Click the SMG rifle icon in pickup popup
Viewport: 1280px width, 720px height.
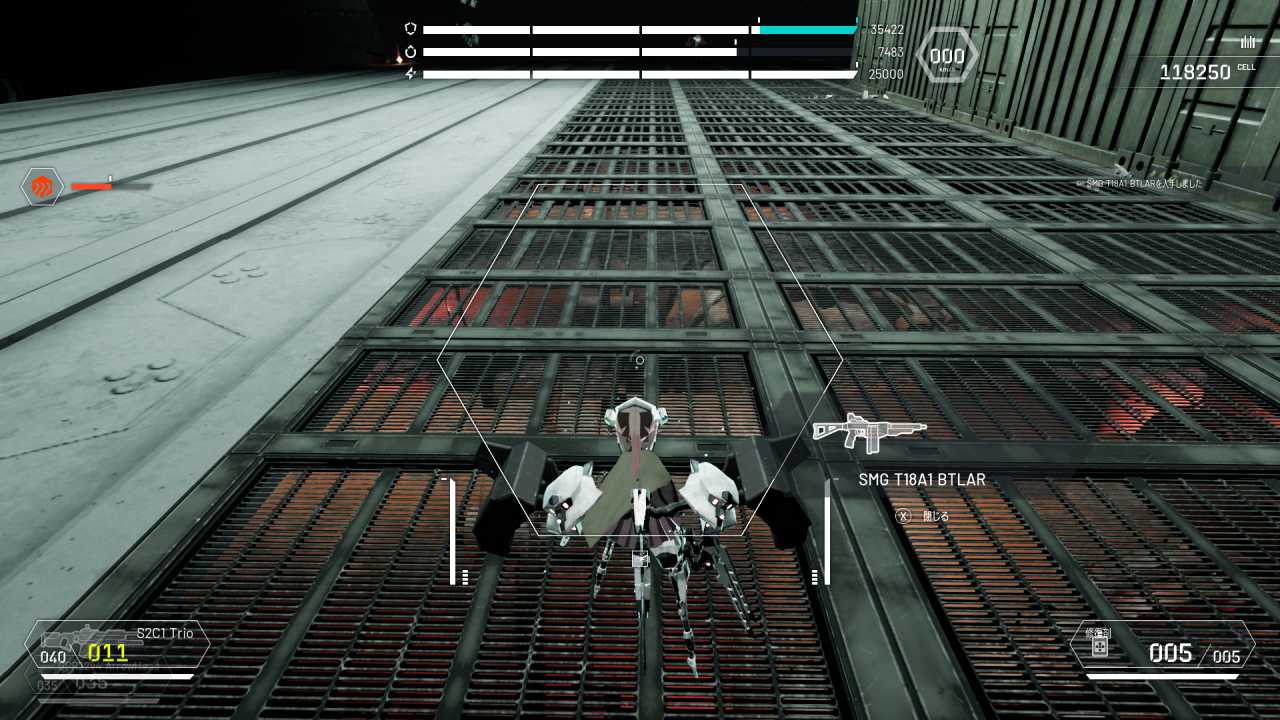point(870,432)
